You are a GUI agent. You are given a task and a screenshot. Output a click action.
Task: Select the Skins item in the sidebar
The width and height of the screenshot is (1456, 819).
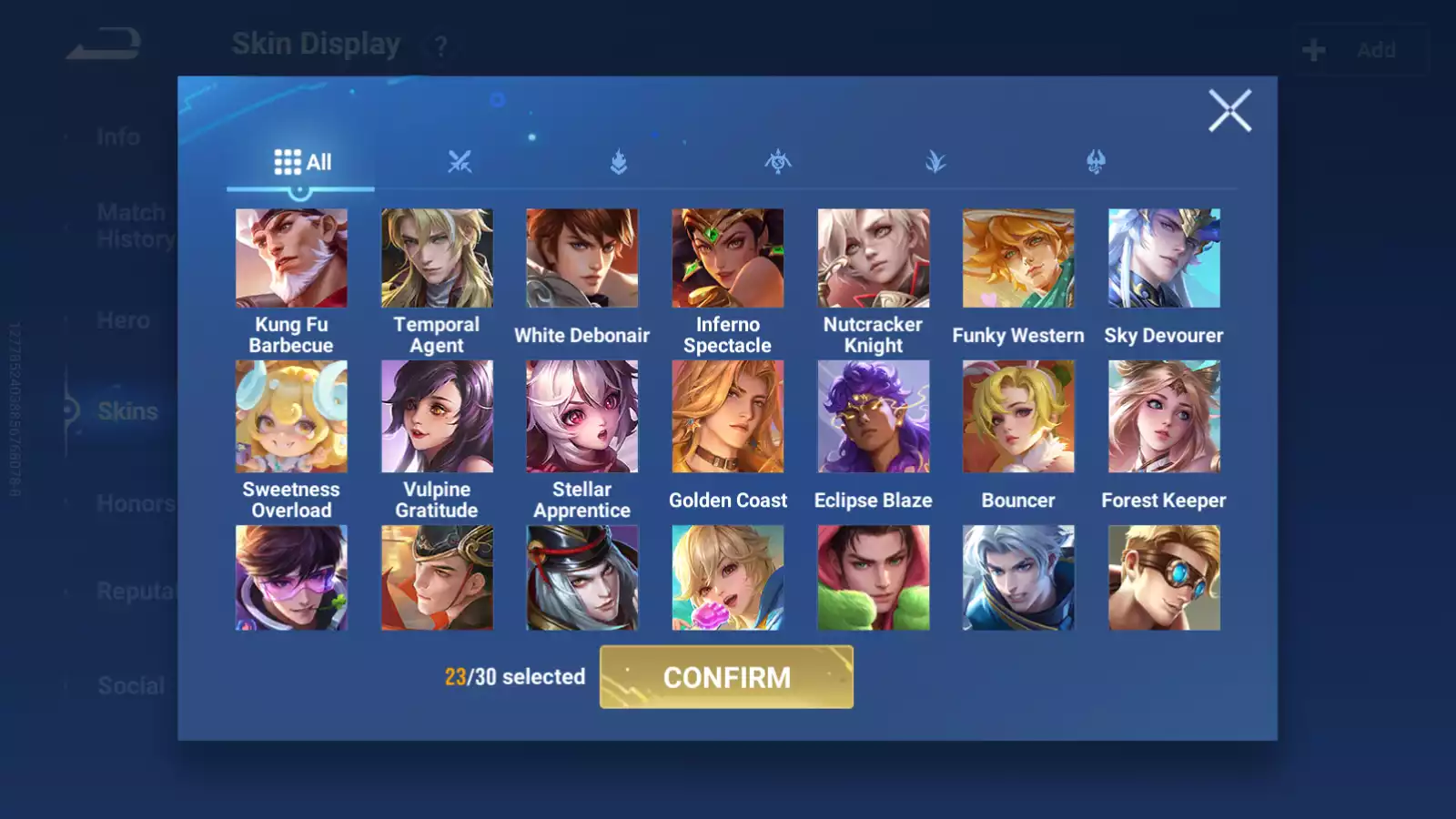[x=126, y=411]
